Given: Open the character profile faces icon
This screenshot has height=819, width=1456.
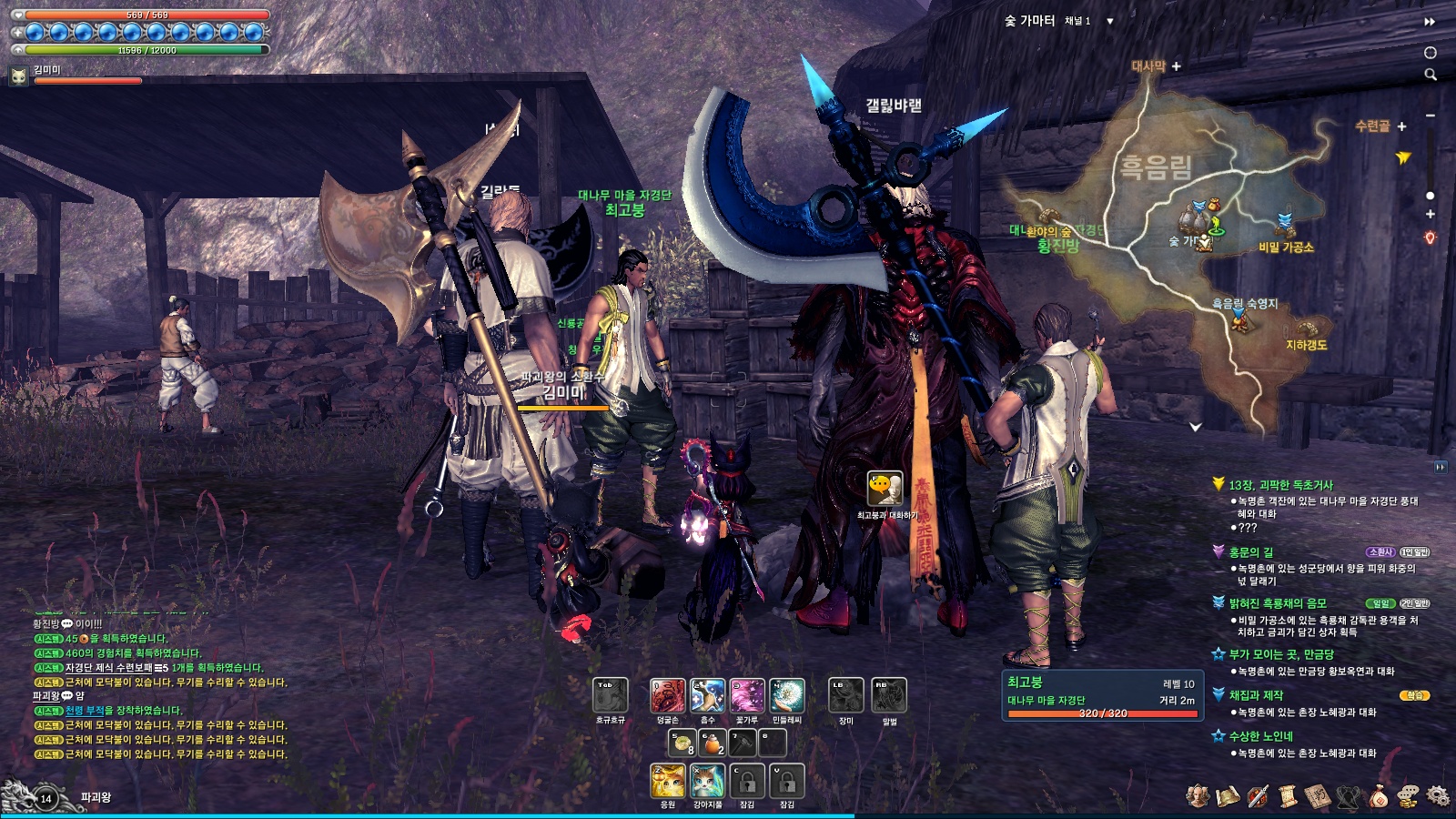Looking at the screenshot, I should (1197, 794).
